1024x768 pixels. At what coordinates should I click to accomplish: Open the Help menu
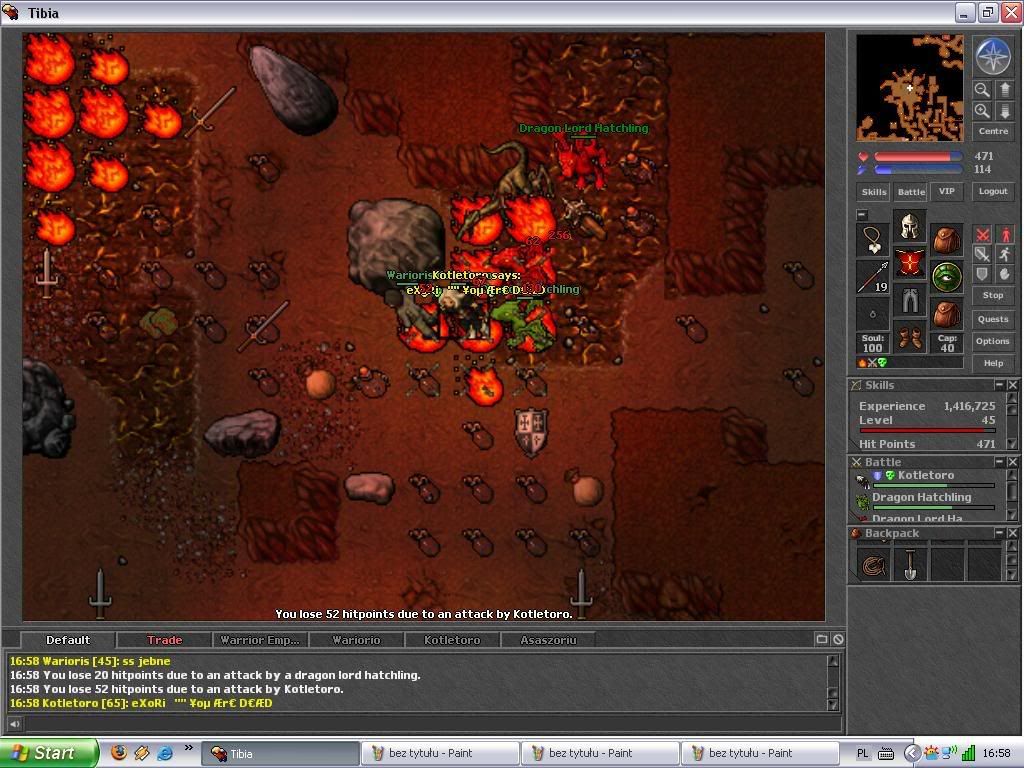(993, 363)
